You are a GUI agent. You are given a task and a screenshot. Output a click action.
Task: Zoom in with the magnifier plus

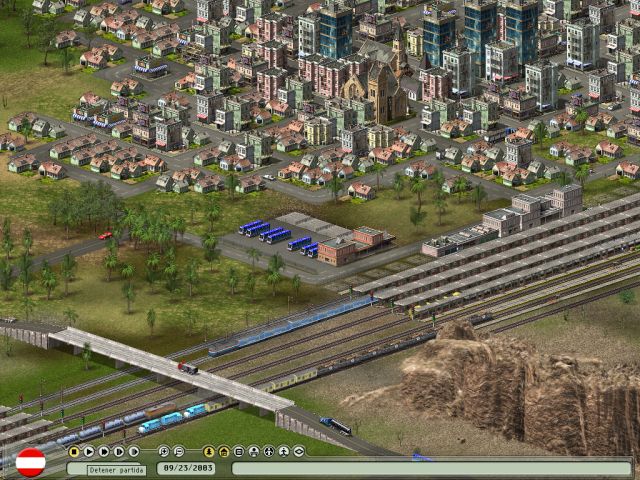click(x=164, y=452)
